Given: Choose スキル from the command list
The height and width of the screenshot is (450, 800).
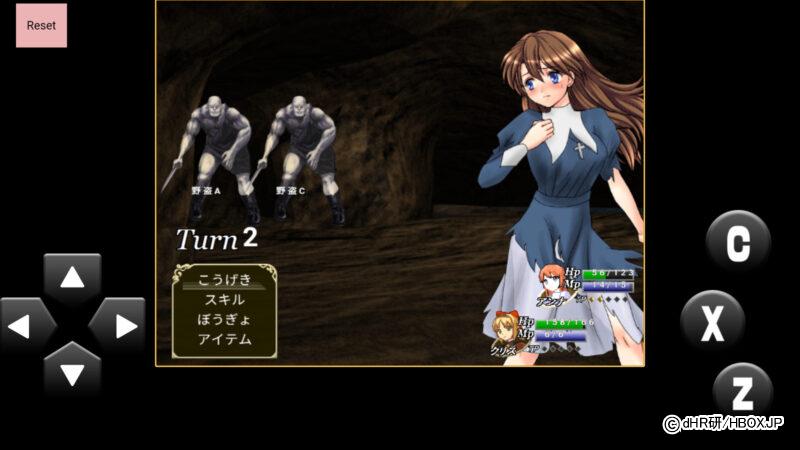Looking at the screenshot, I should pyautogui.click(x=224, y=300).
